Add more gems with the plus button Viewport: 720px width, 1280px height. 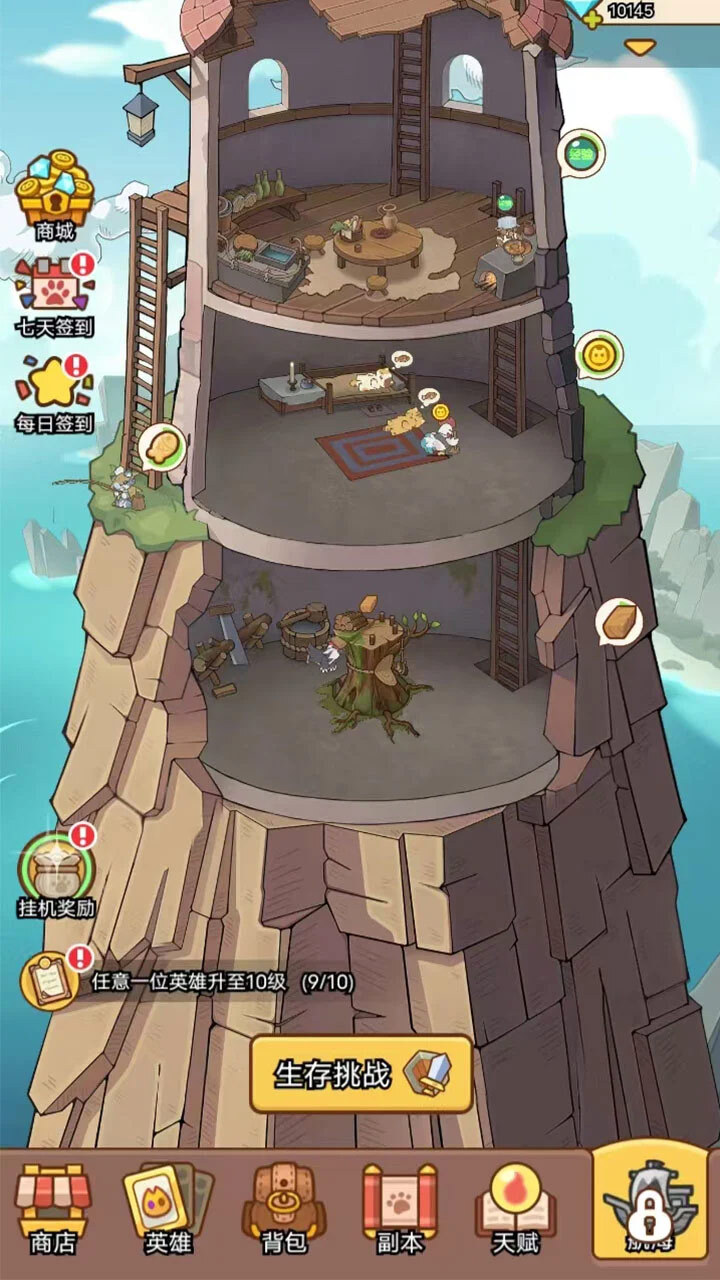pos(593,17)
